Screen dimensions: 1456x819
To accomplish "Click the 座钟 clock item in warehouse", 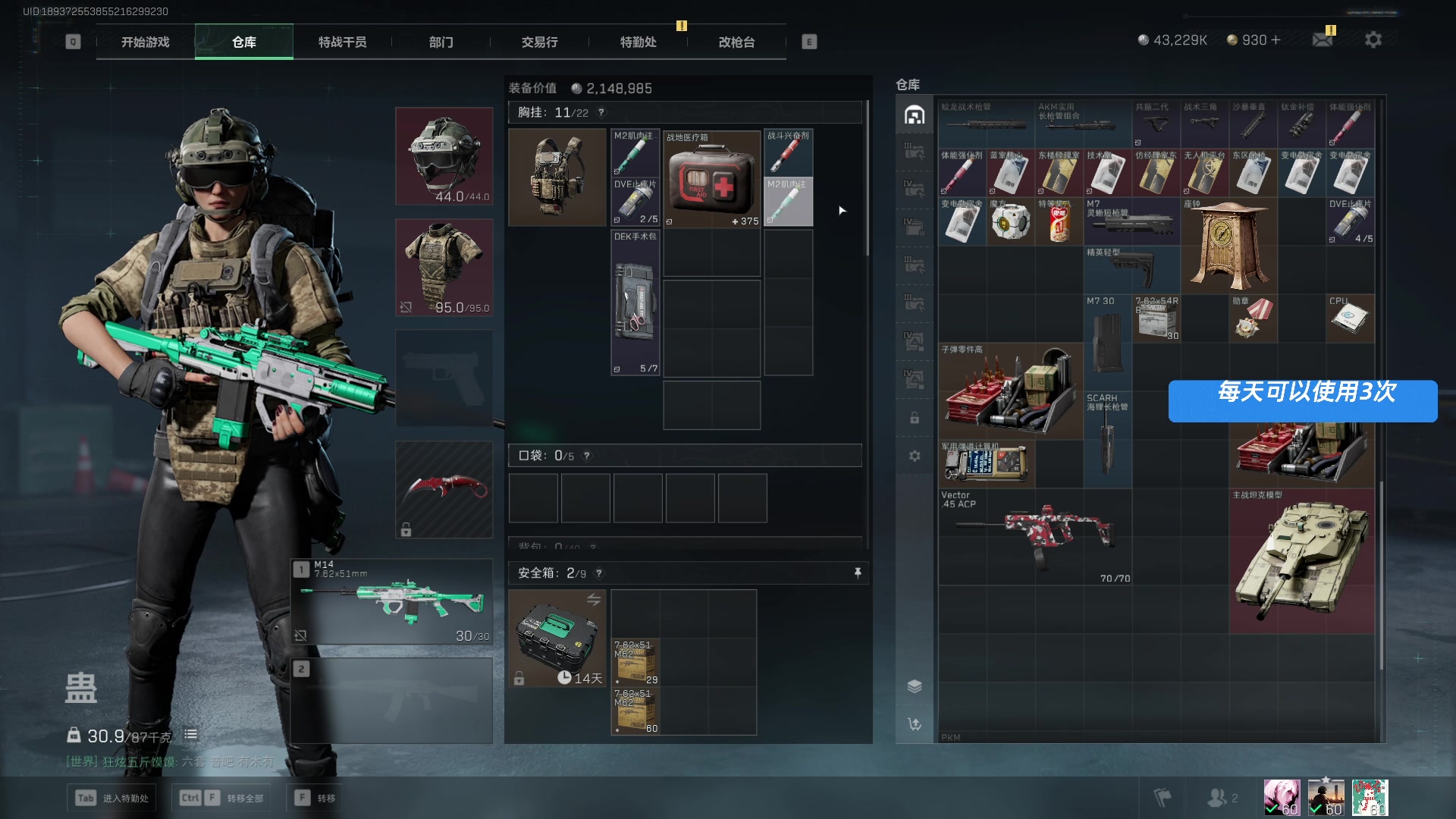I will (1228, 246).
